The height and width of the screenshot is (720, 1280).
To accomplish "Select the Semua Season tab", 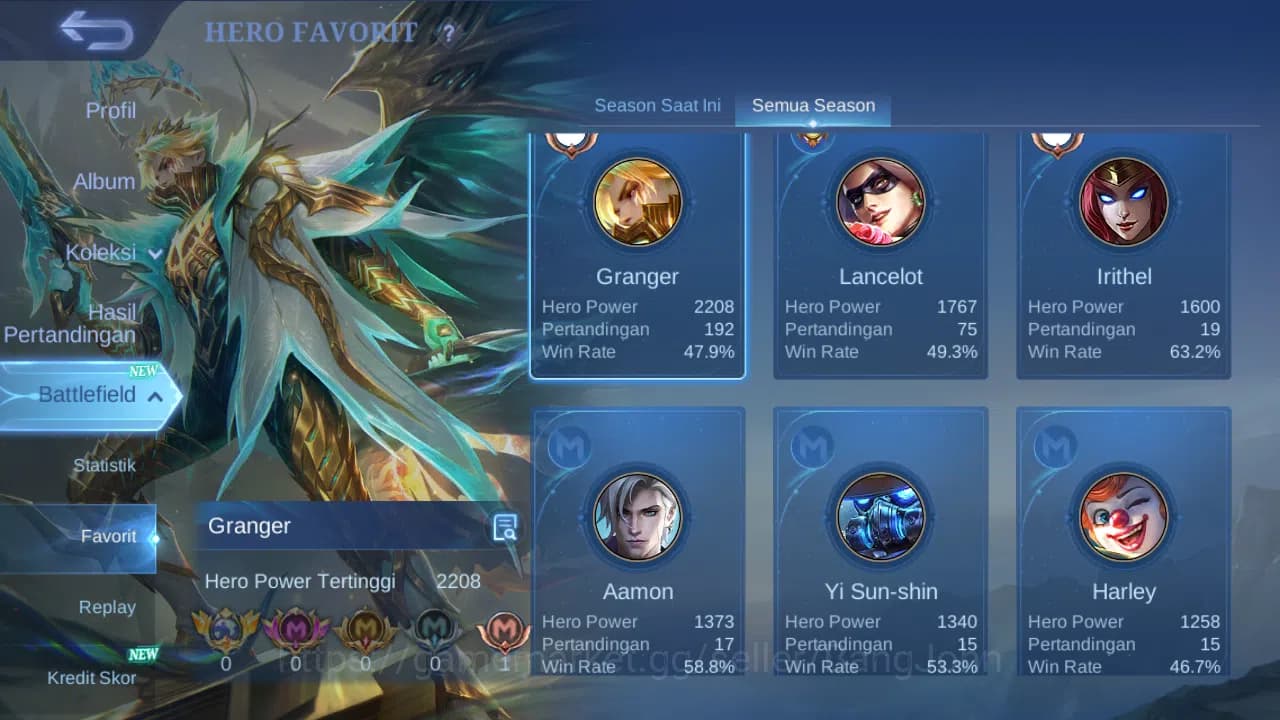I will 813,104.
